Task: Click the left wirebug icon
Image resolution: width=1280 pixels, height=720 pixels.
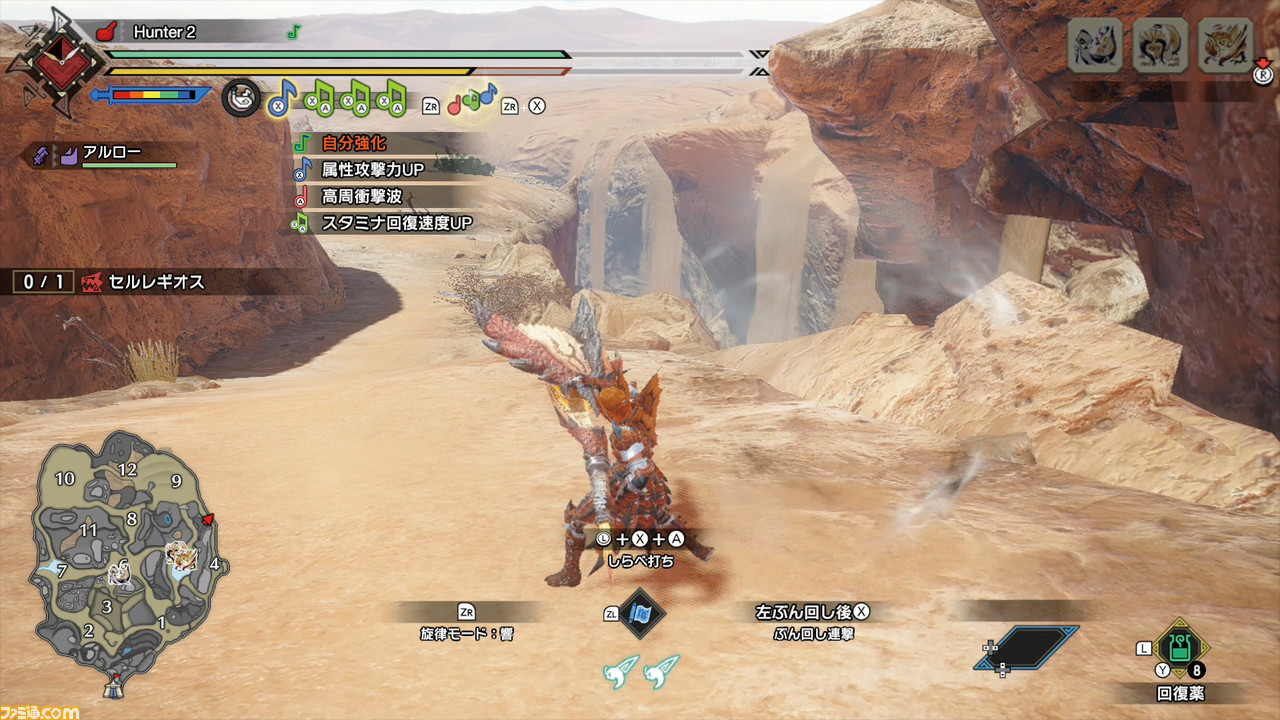Action: [621, 671]
